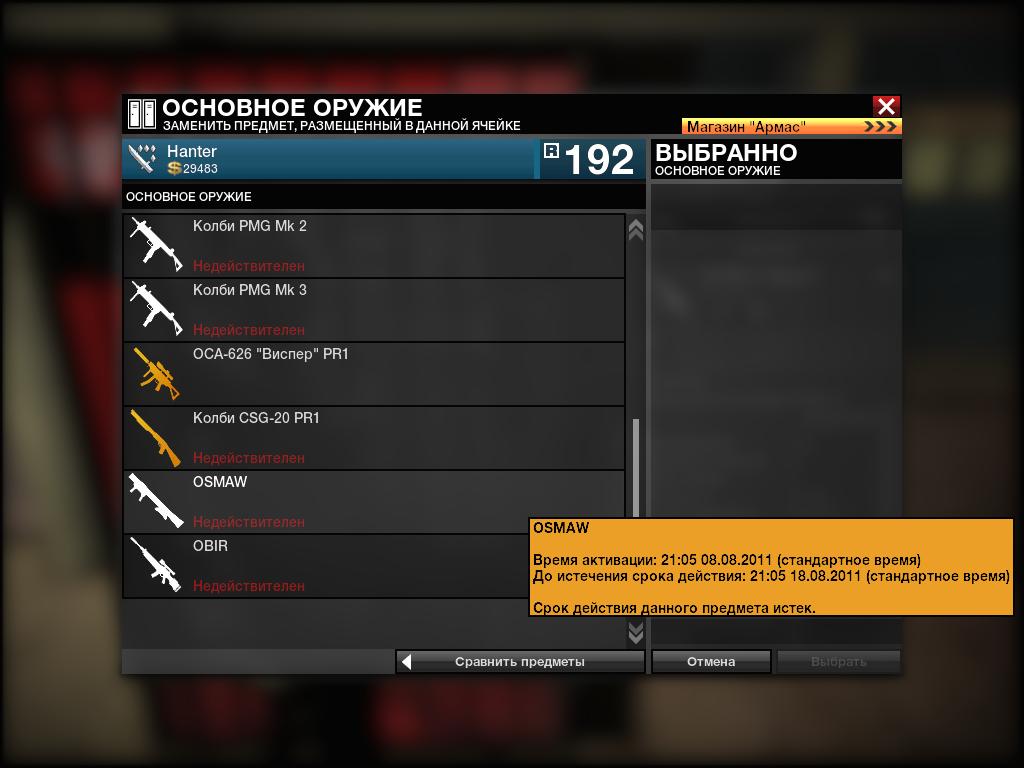Choose the OBIR rifle entry
Screen dimensions: 1024x768
(x=374, y=565)
